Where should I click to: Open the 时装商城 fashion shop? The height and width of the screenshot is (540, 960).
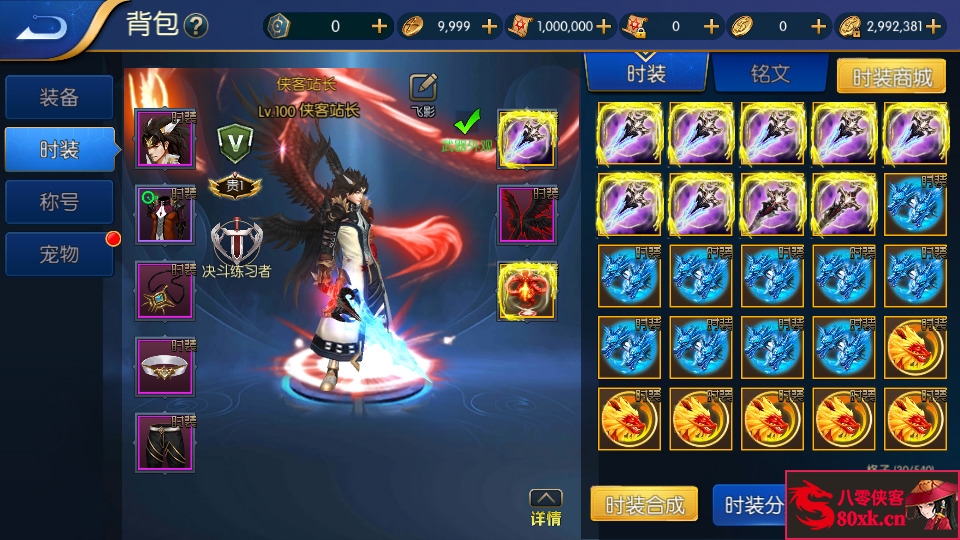[890, 76]
